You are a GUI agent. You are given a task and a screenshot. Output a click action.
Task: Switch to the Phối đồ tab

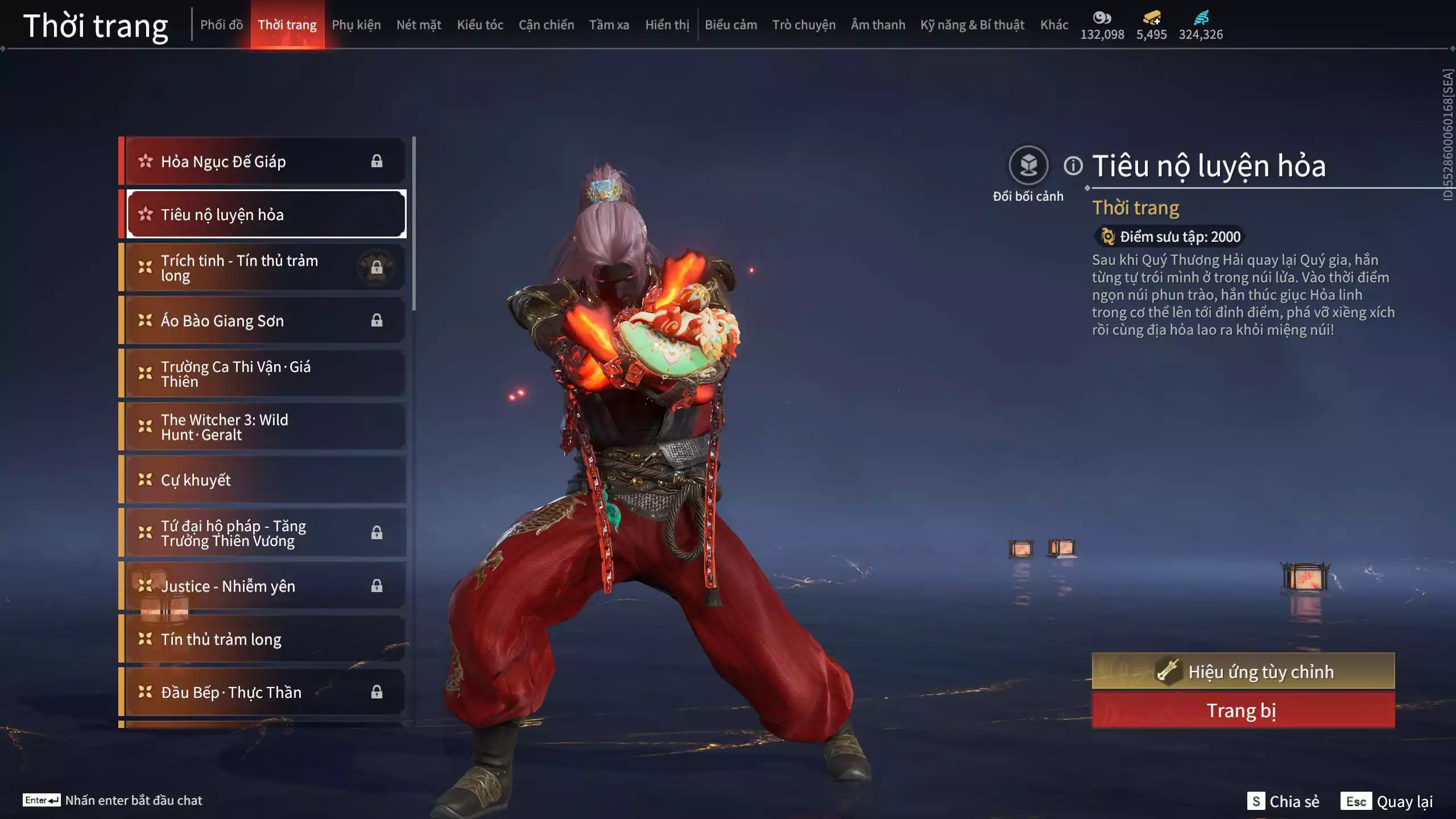[221, 25]
